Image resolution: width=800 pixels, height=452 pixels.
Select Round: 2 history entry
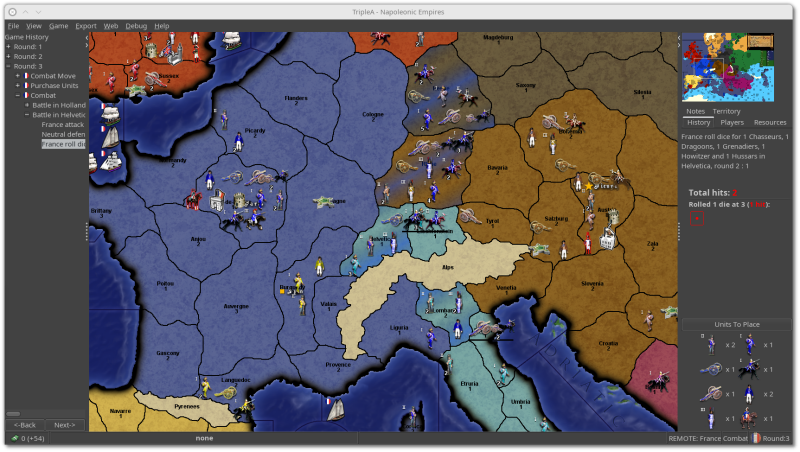27,56
